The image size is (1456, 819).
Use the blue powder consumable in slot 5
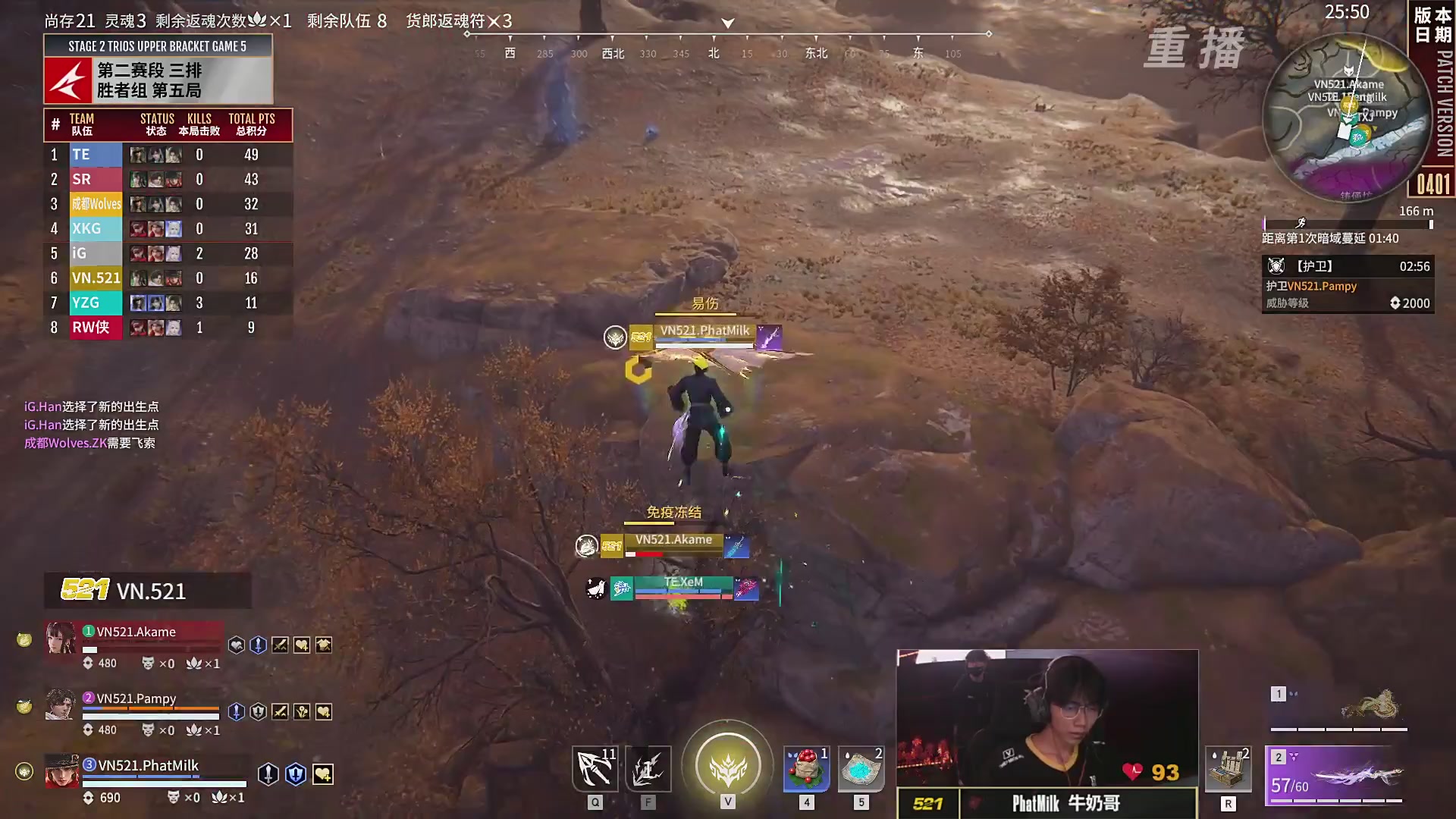tap(861, 768)
